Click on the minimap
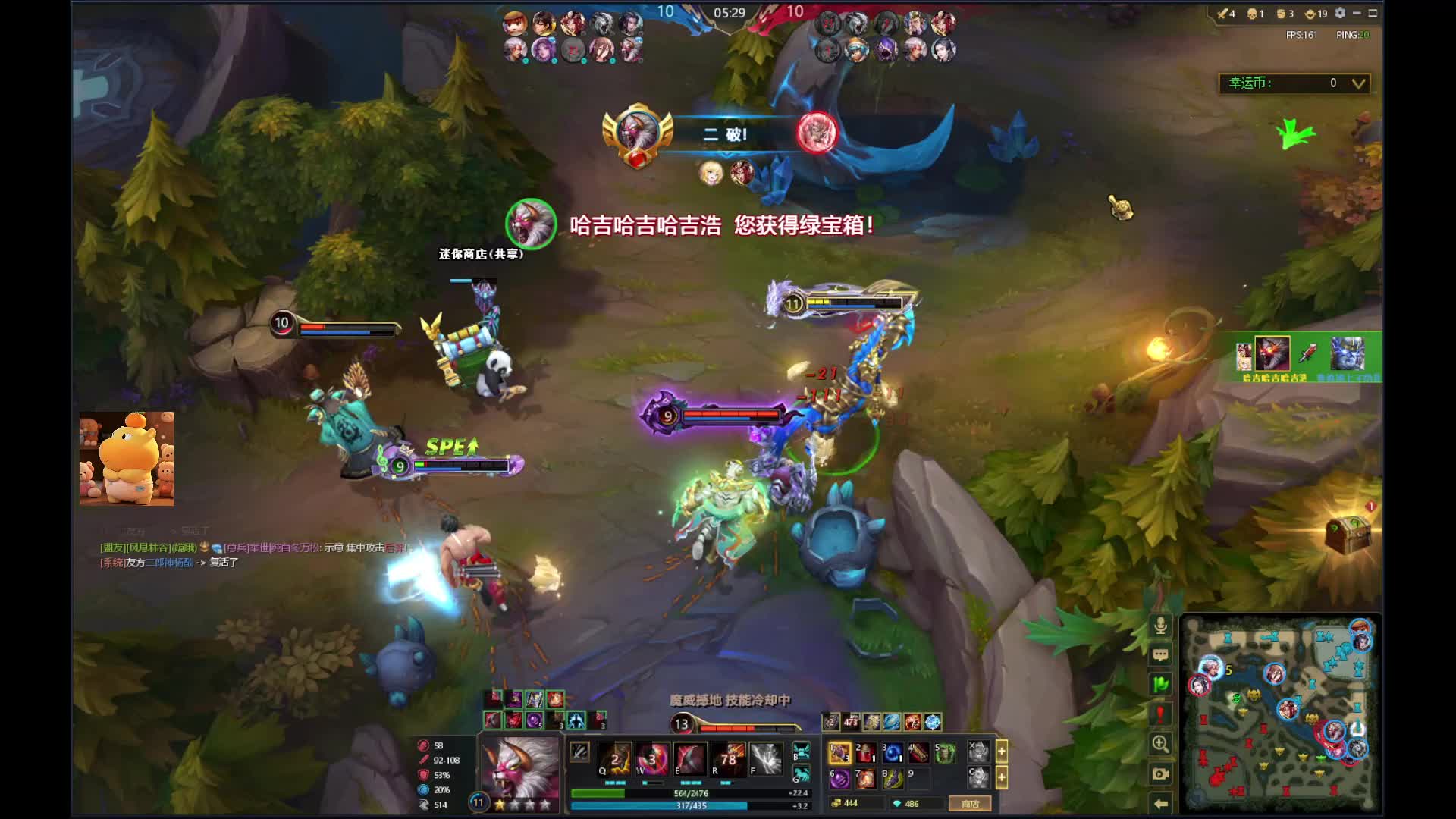Viewport: 1456px width, 819px height. tap(1280, 713)
